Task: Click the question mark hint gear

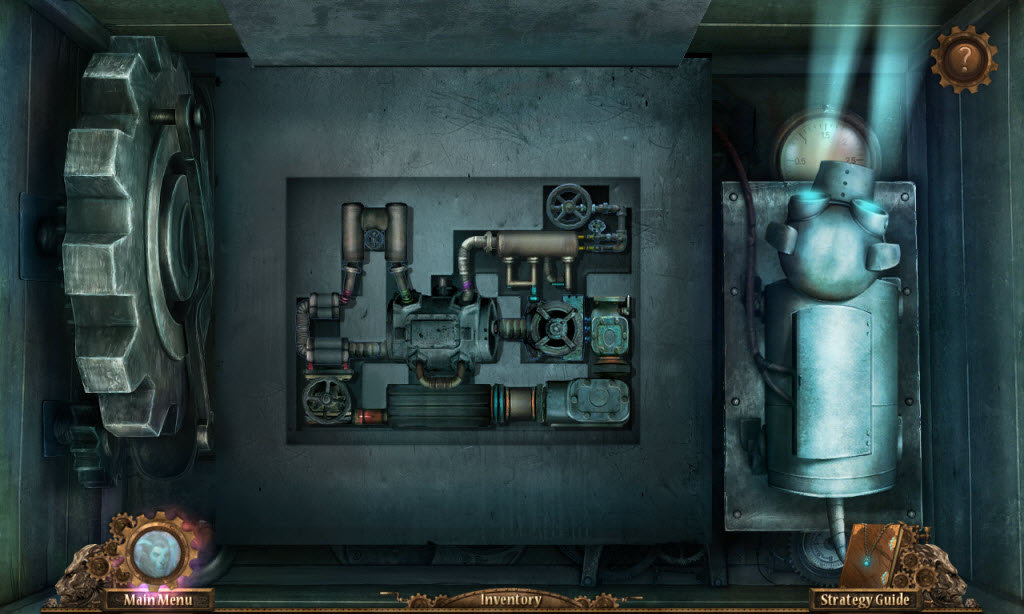Action: [964, 58]
